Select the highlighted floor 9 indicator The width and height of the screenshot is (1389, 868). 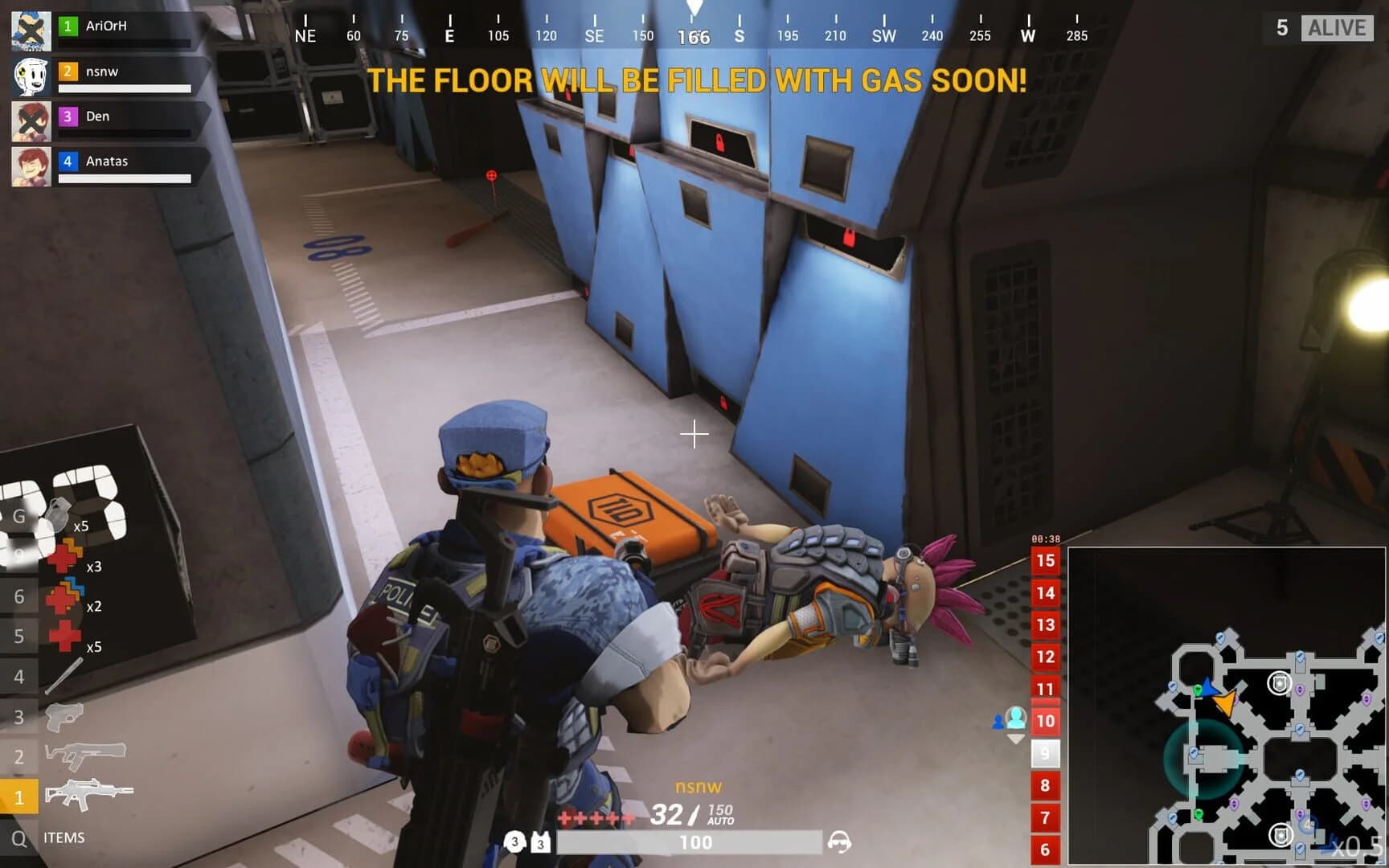[x=1044, y=754]
